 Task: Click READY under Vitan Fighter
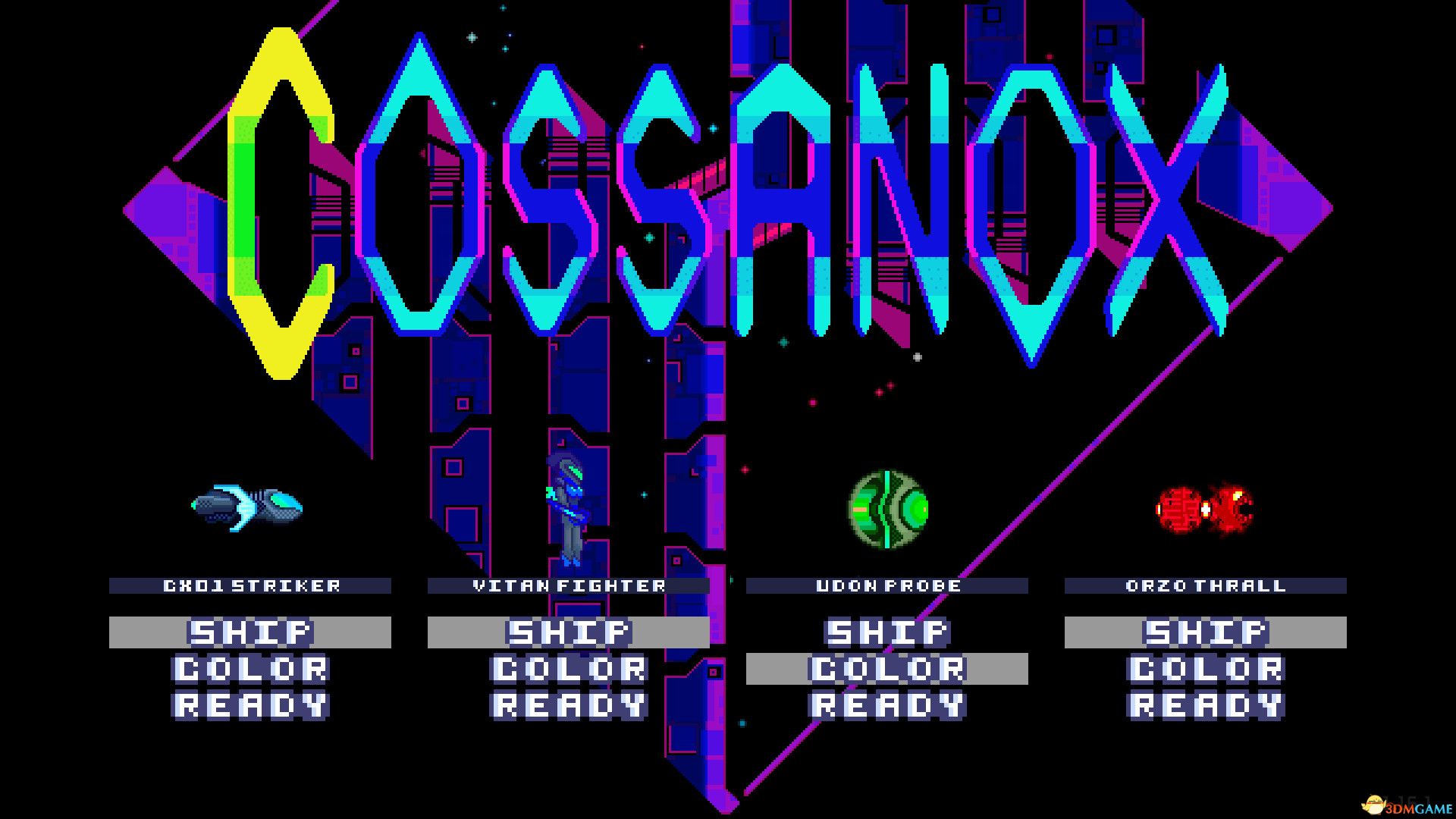[569, 705]
